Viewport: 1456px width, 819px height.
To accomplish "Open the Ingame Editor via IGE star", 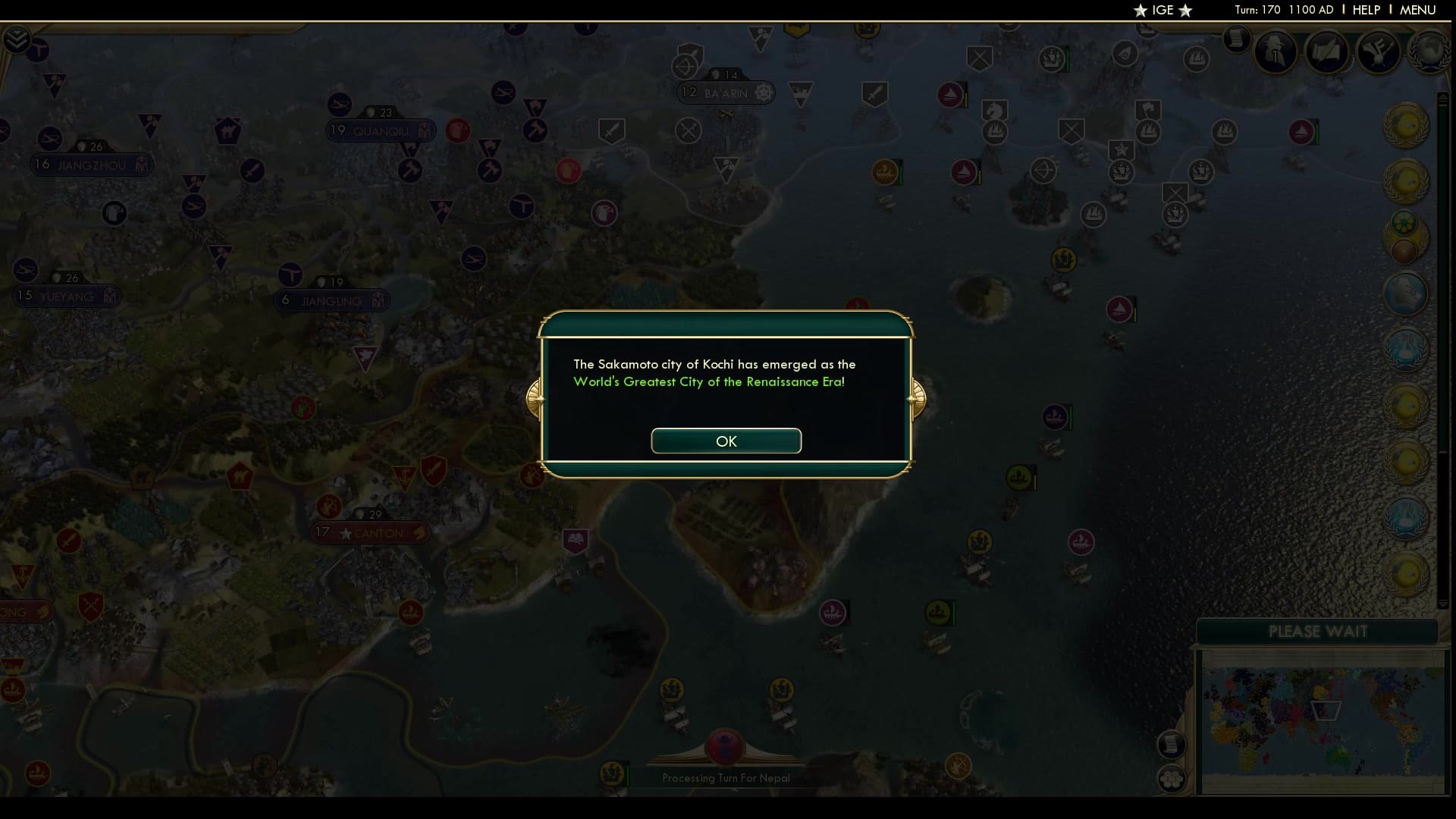I will [x=1162, y=11].
